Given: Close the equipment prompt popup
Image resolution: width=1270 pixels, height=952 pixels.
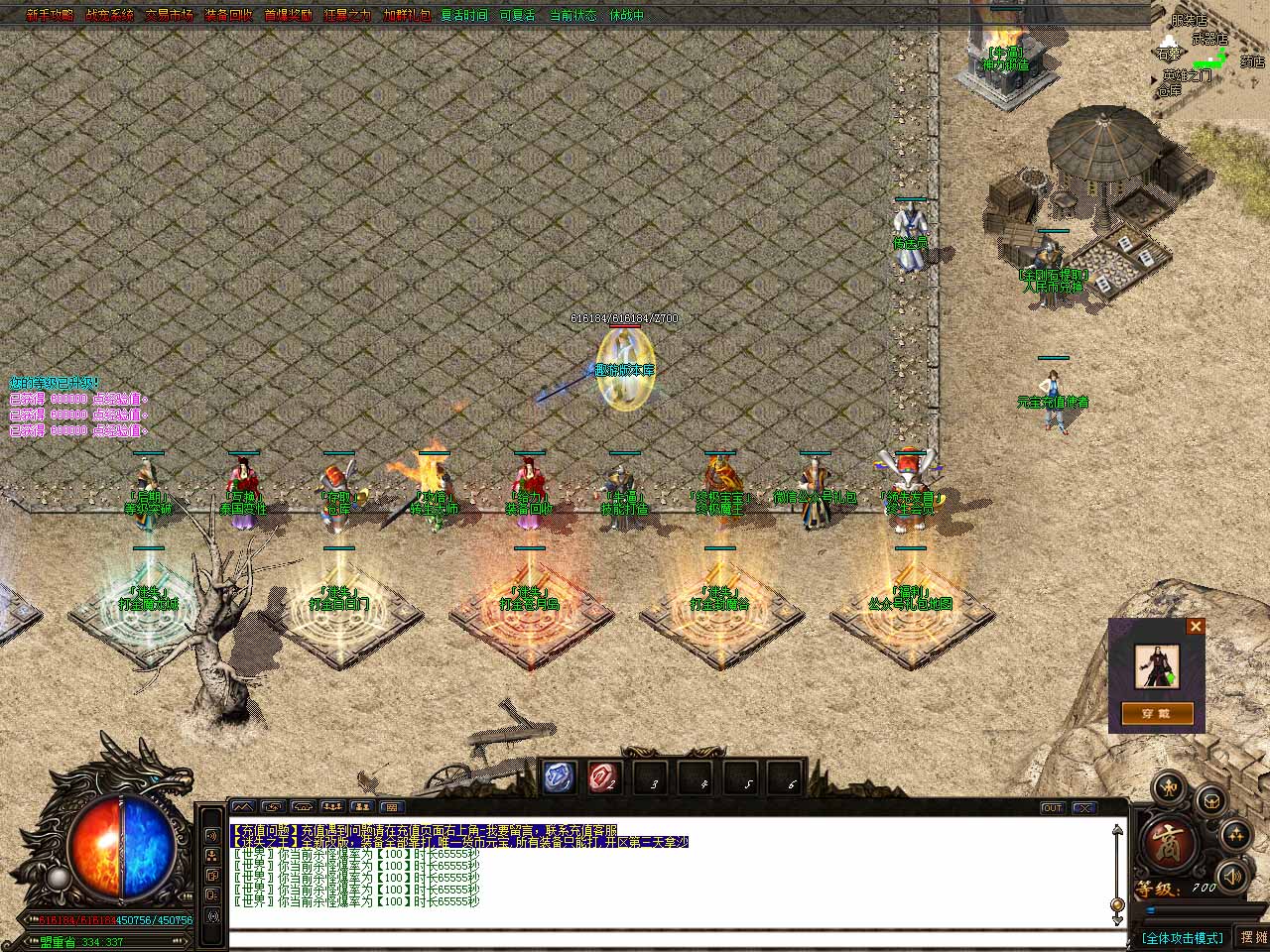Looking at the screenshot, I should coord(1196,626).
